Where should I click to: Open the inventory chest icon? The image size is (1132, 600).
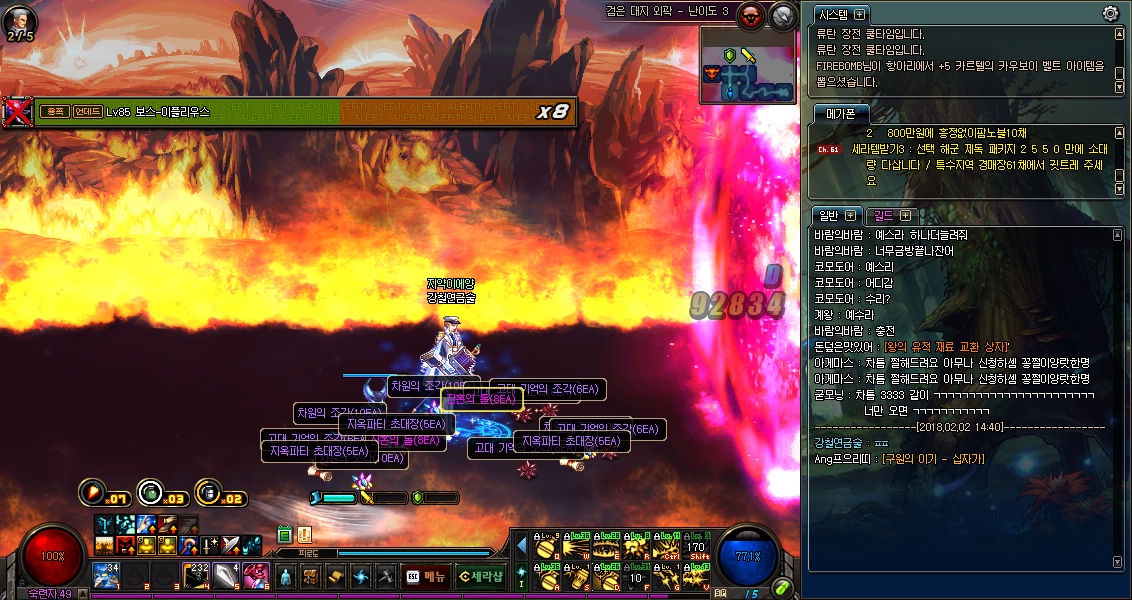pos(311,576)
